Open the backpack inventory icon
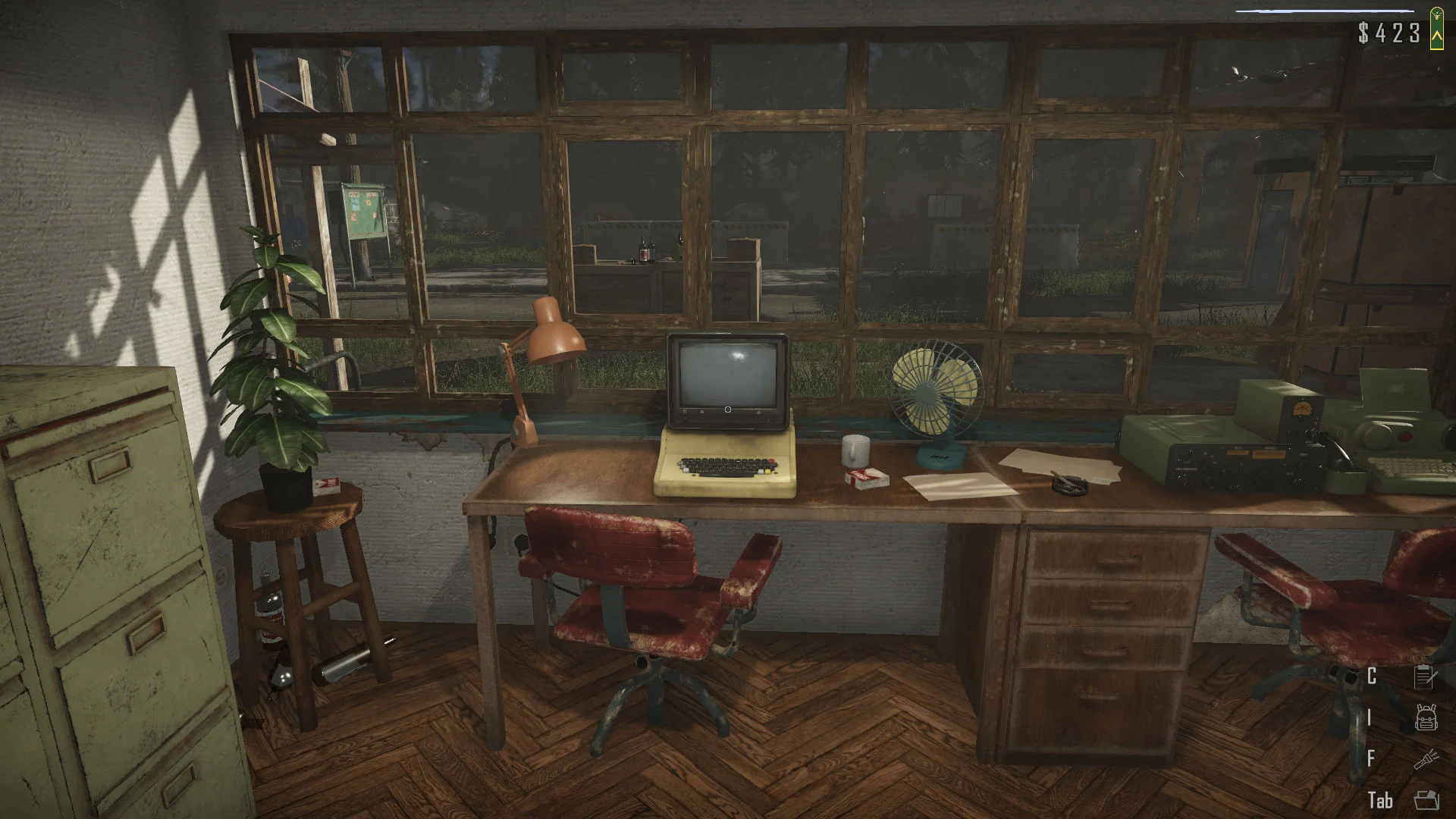1456x819 pixels. [x=1426, y=717]
